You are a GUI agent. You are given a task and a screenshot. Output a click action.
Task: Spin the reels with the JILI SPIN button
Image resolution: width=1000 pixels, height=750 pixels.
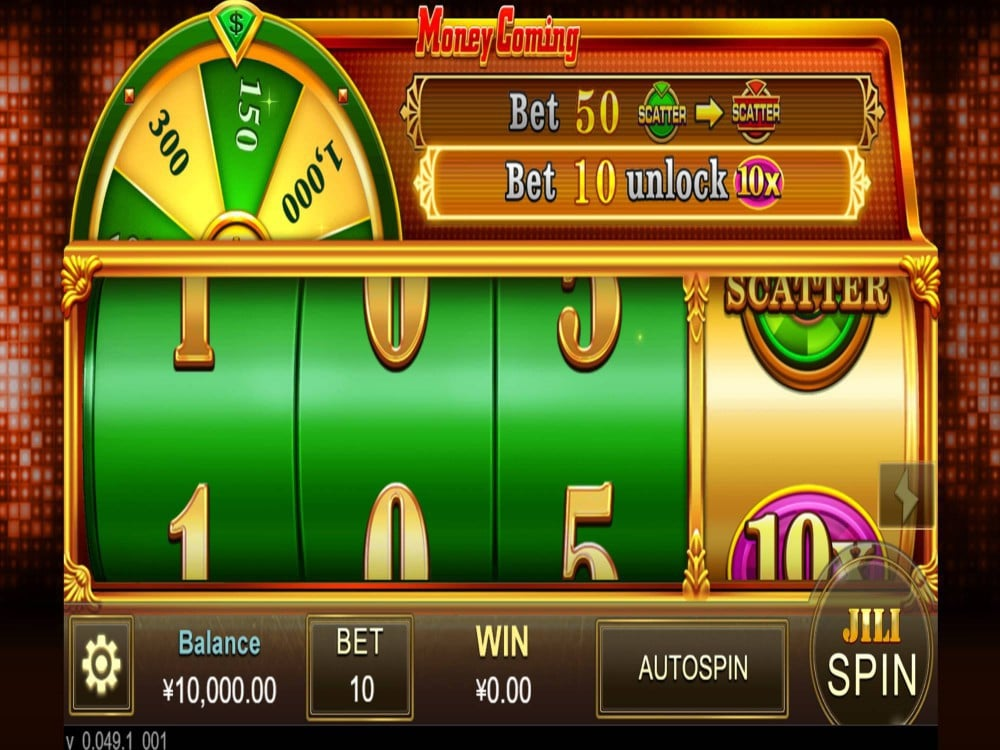(x=872, y=659)
